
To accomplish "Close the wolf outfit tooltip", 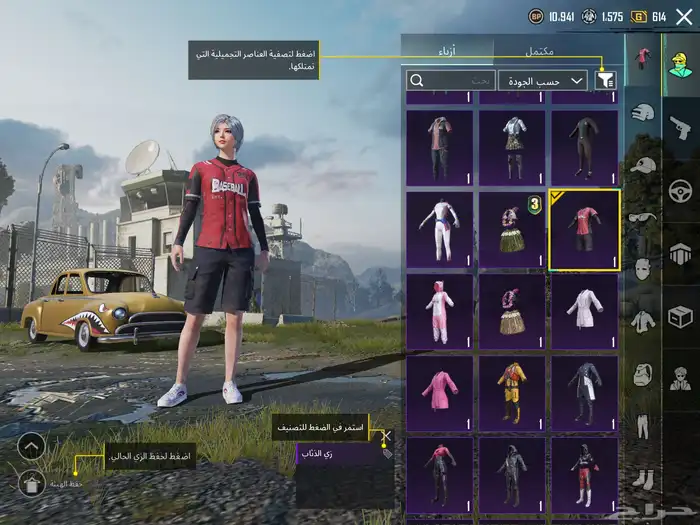I will pos(386,437).
